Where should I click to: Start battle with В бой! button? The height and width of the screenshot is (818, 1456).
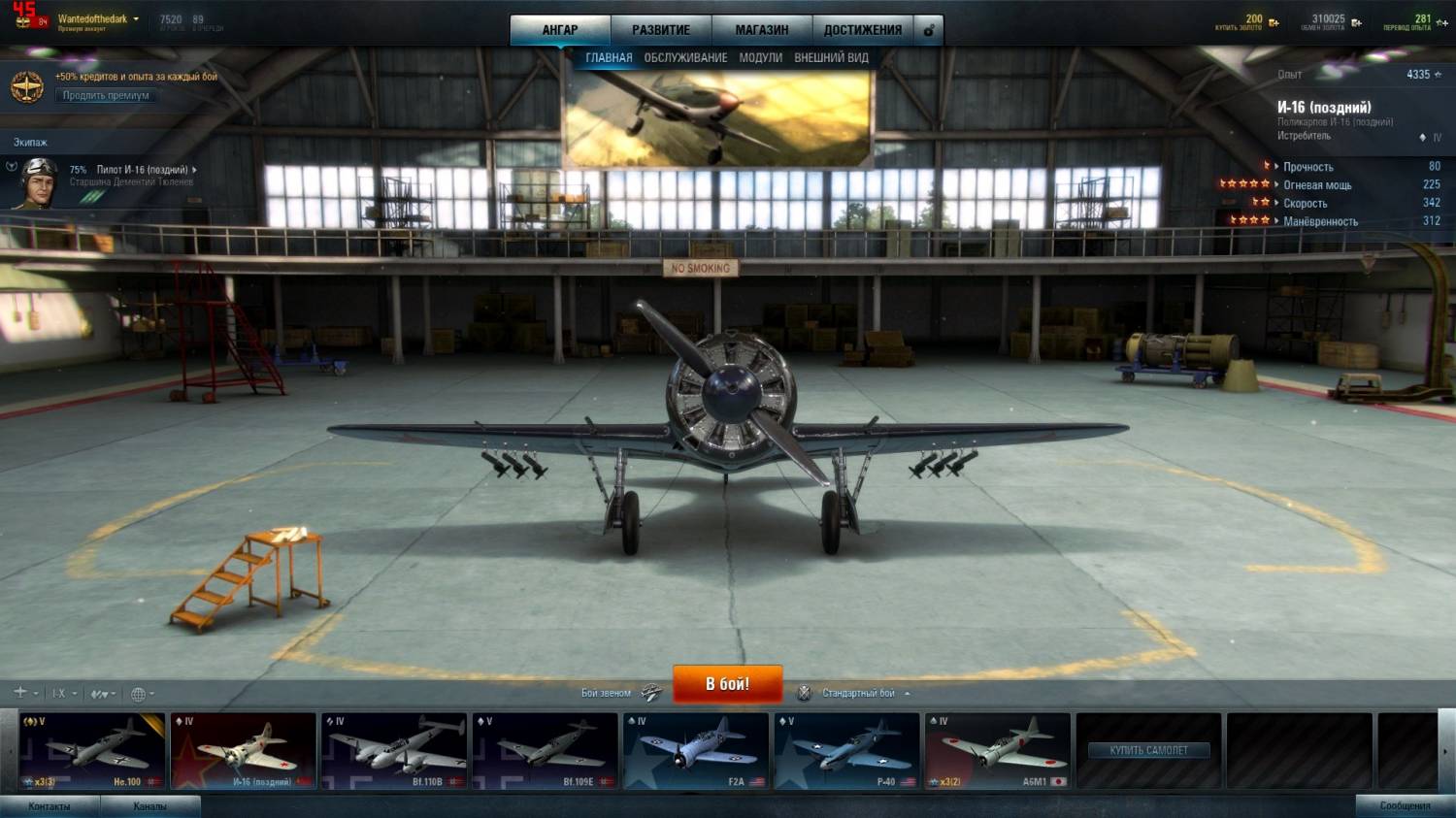pyautogui.click(x=727, y=684)
